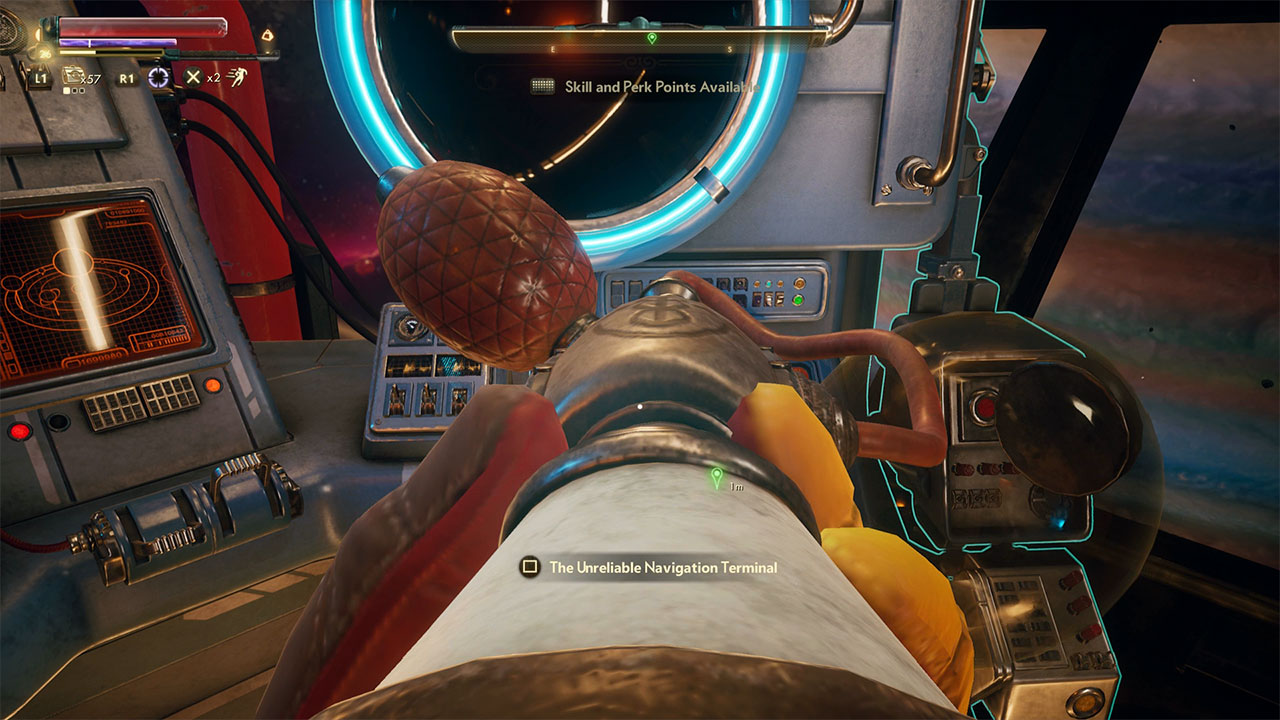Click the green objective marker on compass
Screen dimensions: 1280x720
[x=652, y=38]
